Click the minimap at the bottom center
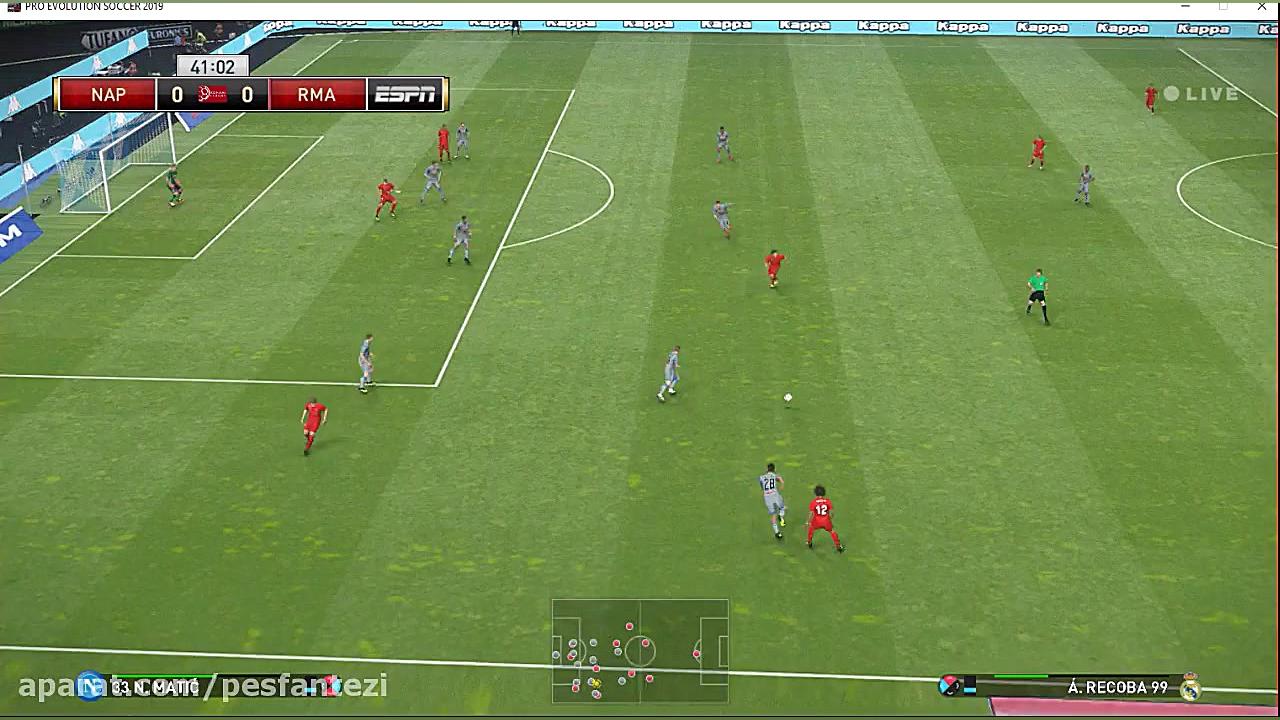 point(640,652)
